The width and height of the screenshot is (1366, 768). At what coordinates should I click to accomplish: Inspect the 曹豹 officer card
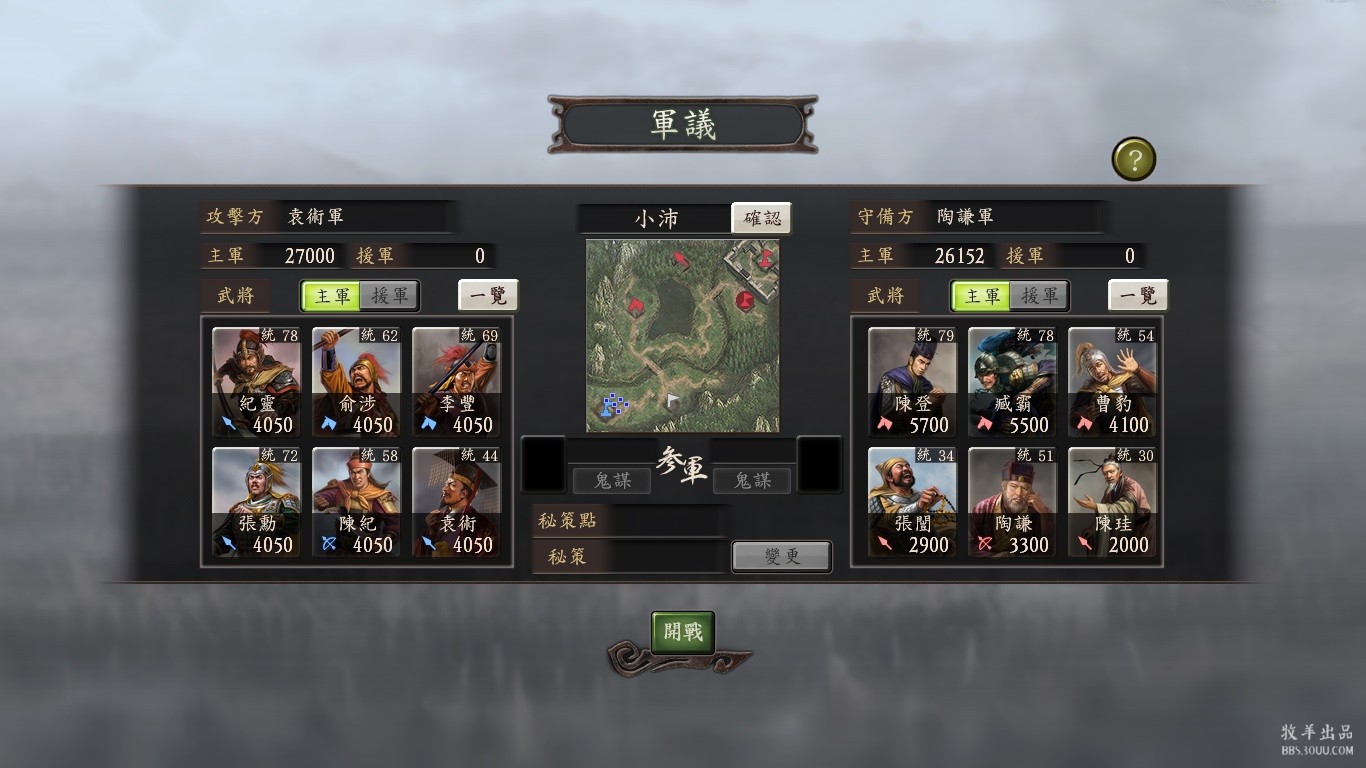coord(1112,382)
